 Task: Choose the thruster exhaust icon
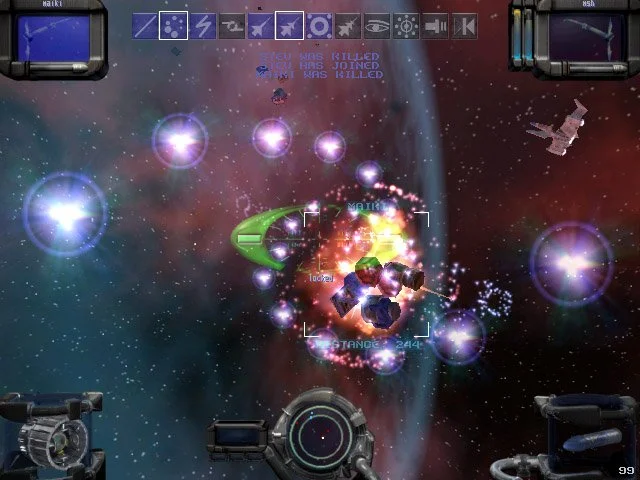pos(435,26)
